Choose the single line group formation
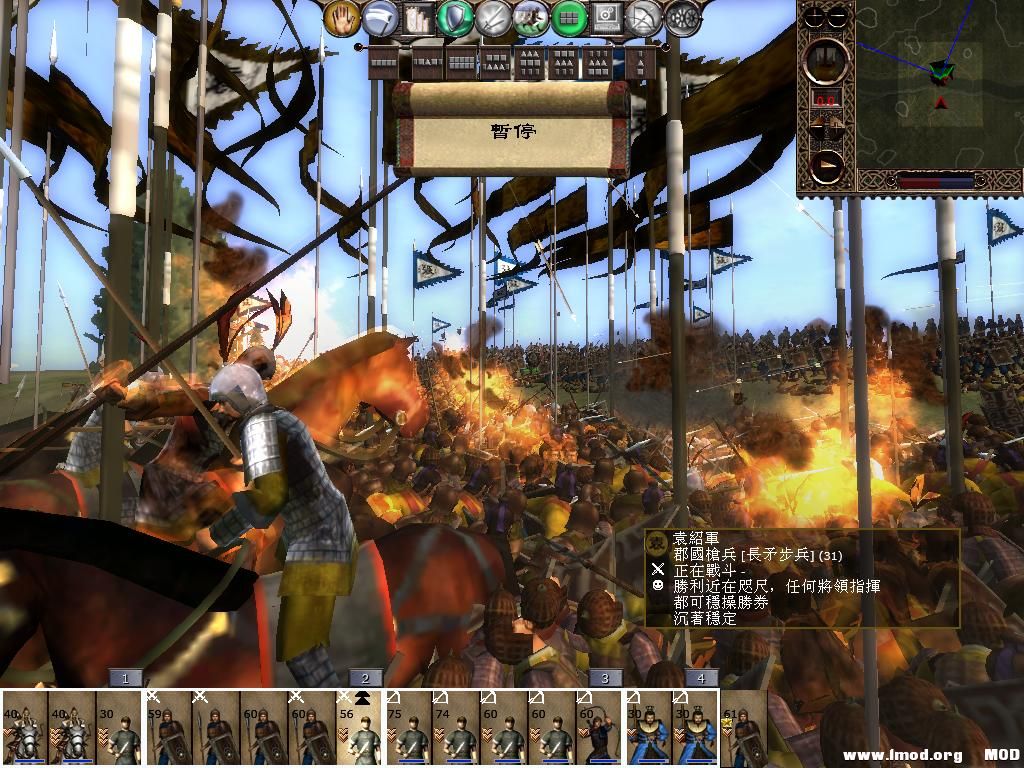Screen dimensions: 1024x768 coord(385,64)
